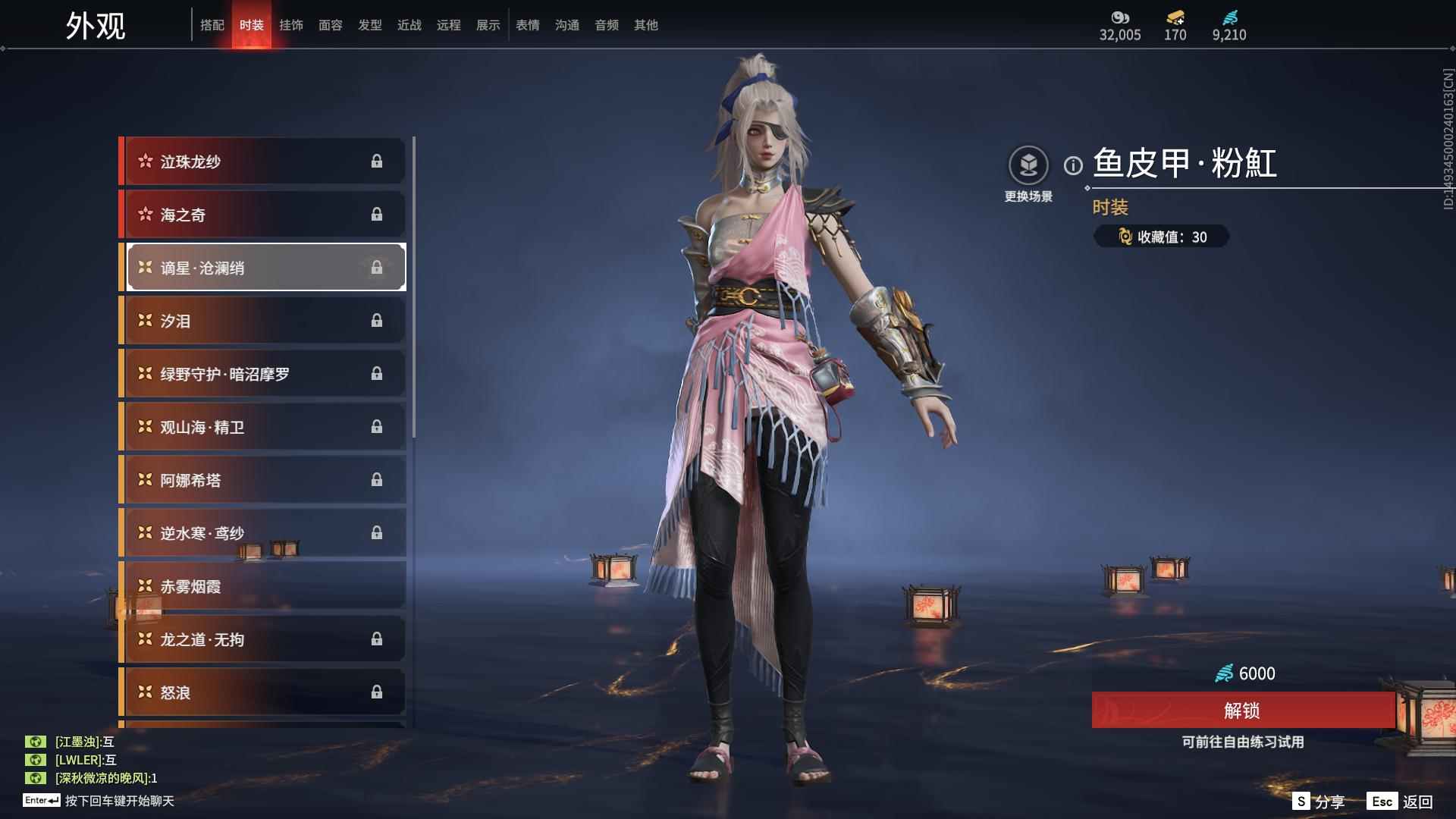This screenshot has height=819, width=1456.
Task: Click the 更换场景 change scene icon
Action: pos(1028,165)
